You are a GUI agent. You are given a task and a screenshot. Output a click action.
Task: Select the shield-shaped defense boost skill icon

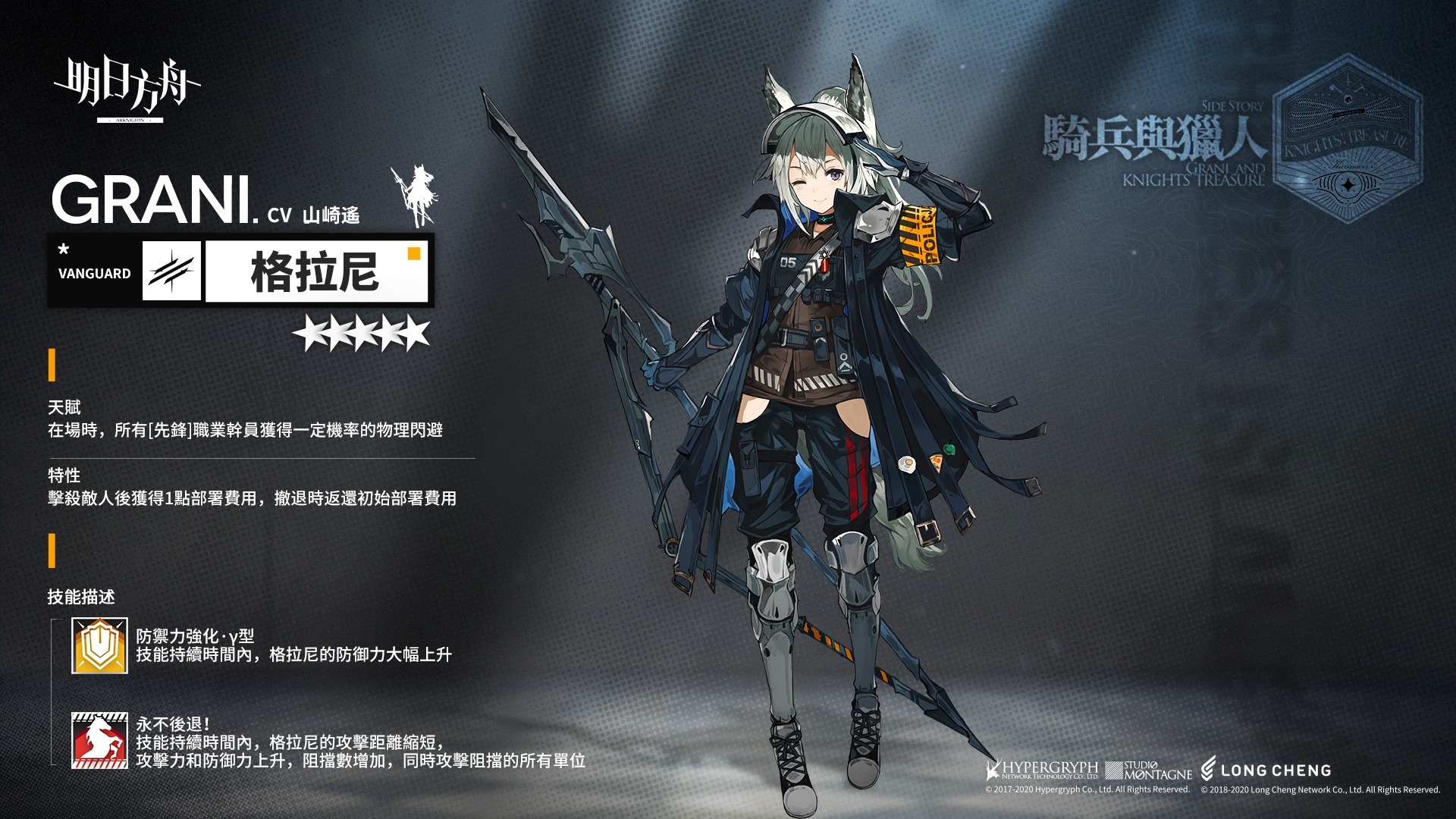pyautogui.click(x=99, y=645)
